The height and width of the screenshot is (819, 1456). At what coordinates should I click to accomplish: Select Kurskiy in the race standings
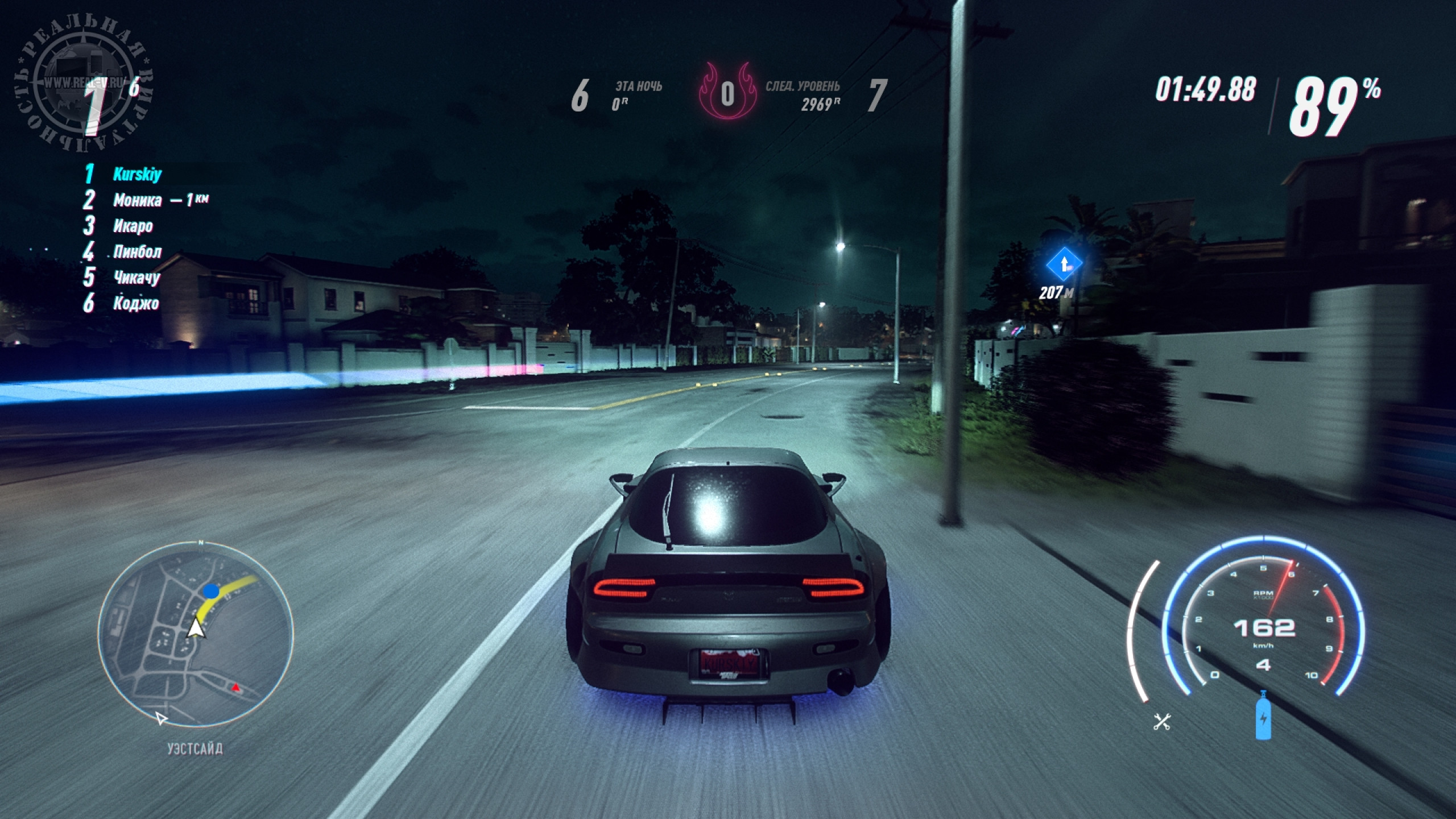click(137, 174)
